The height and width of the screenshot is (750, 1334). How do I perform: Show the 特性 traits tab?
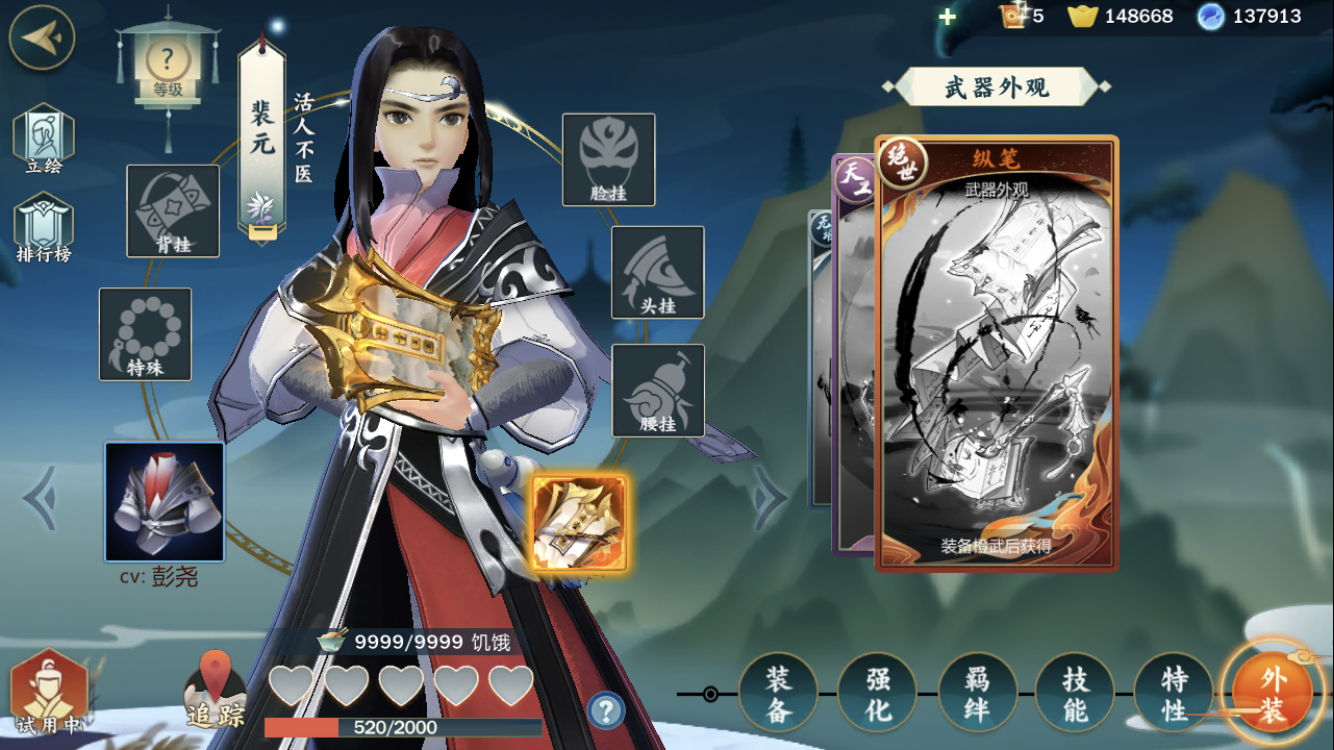(1174, 692)
